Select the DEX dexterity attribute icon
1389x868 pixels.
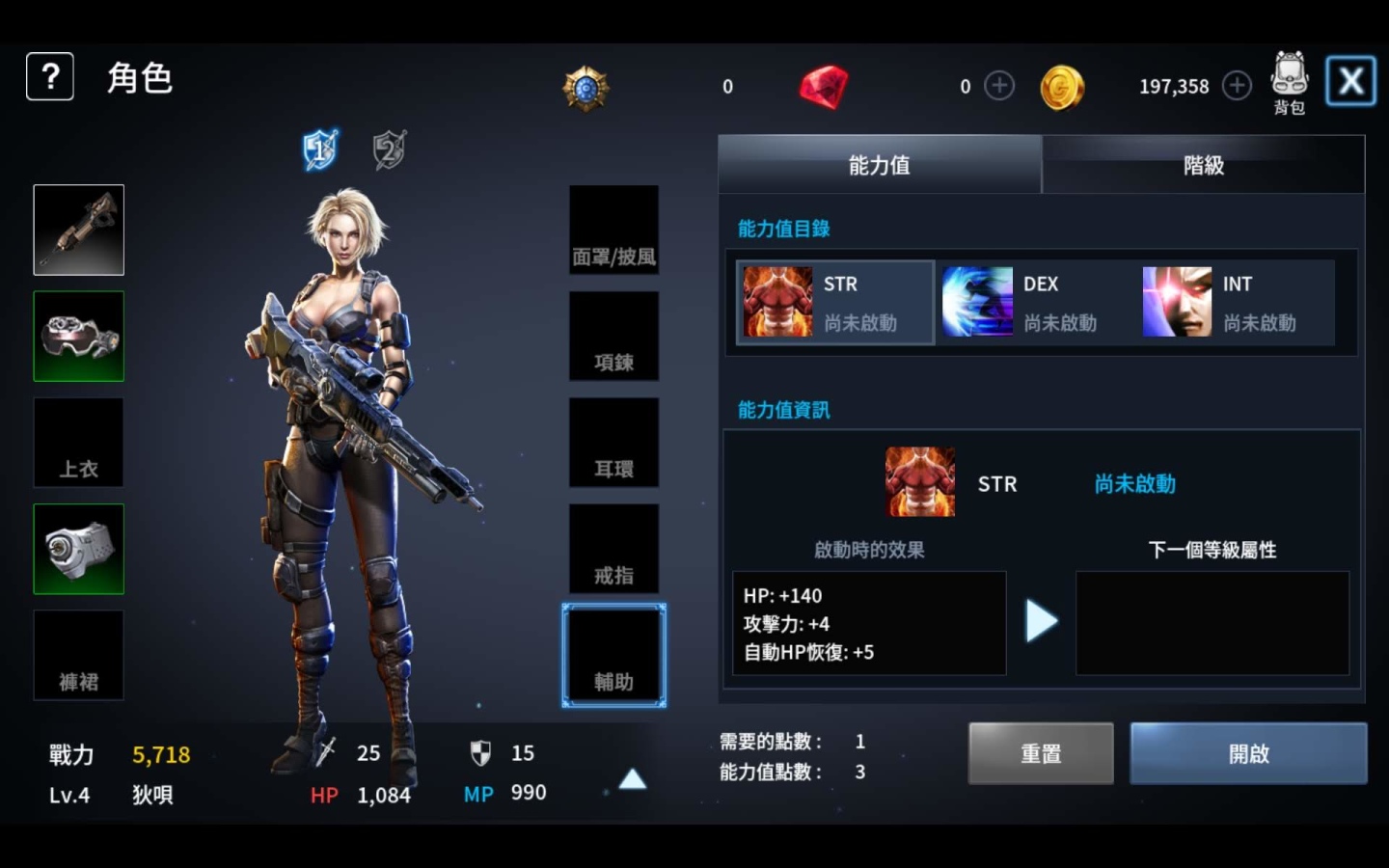977,301
